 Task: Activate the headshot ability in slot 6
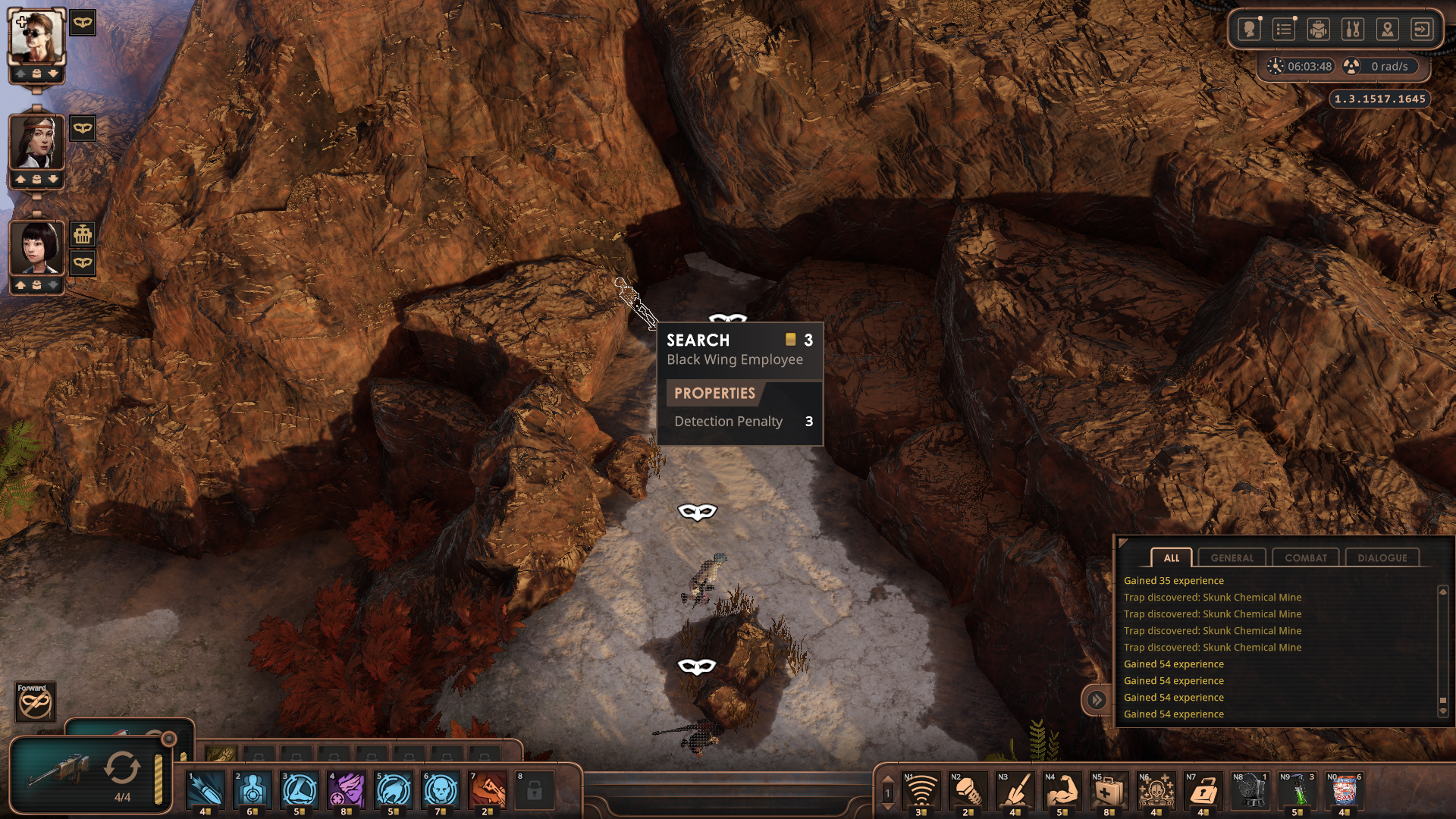pyautogui.click(x=441, y=790)
